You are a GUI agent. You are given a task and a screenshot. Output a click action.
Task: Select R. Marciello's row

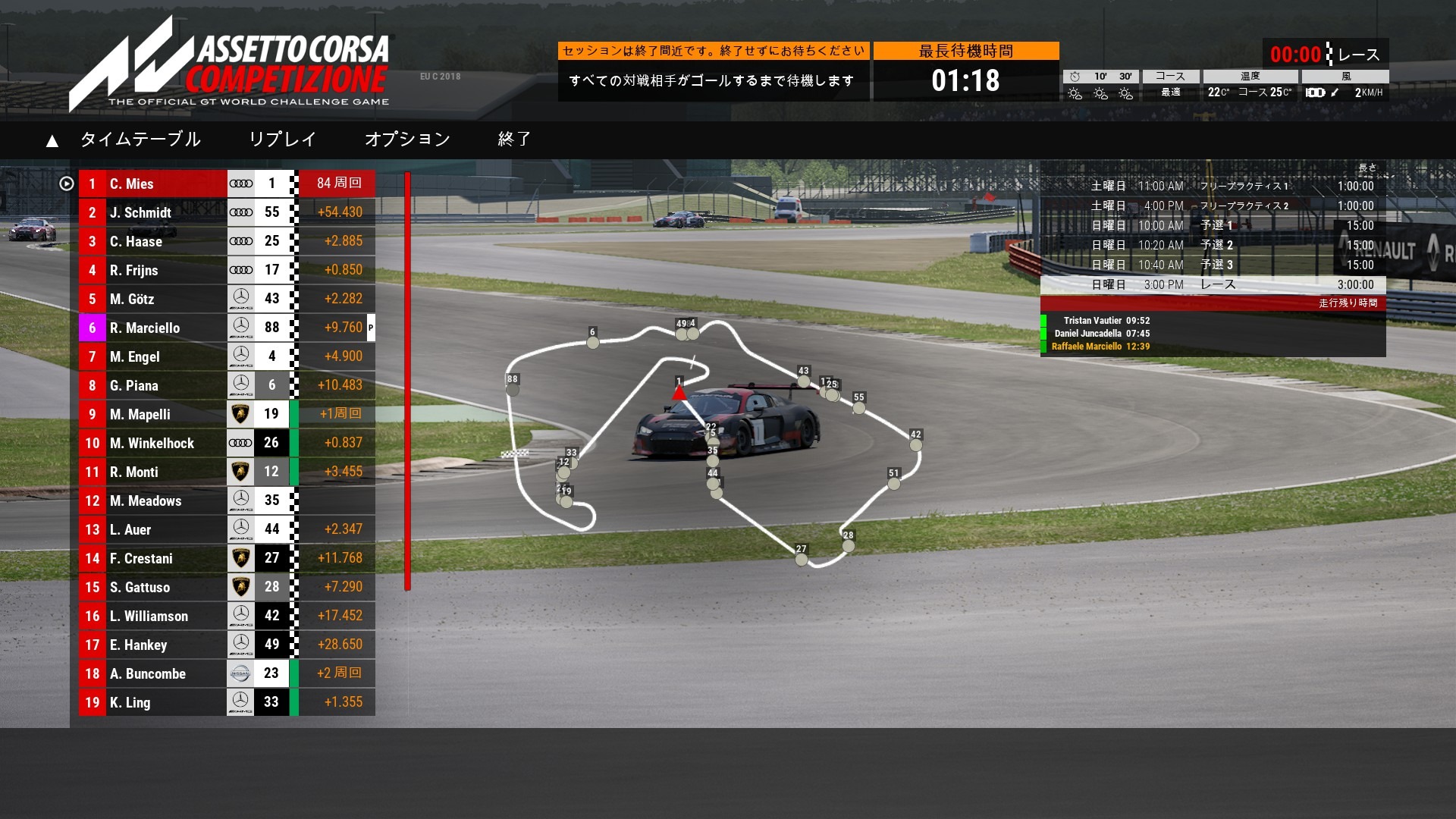click(x=152, y=328)
